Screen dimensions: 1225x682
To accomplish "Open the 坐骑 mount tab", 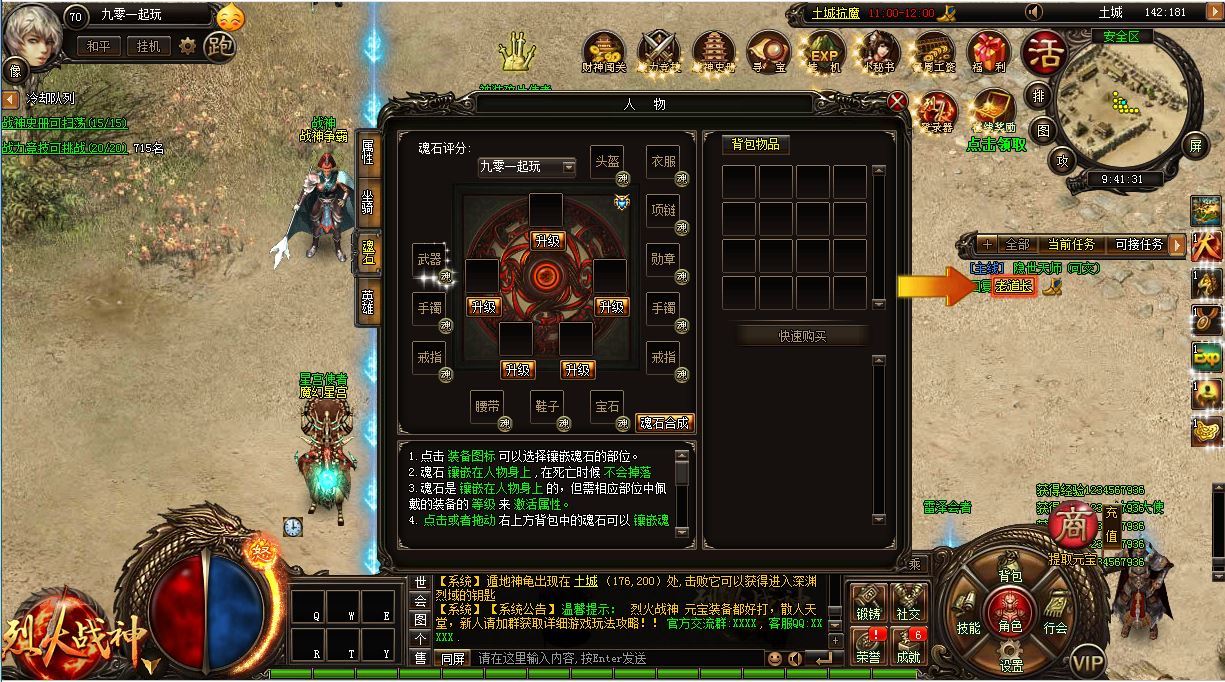I will pyautogui.click(x=368, y=204).
